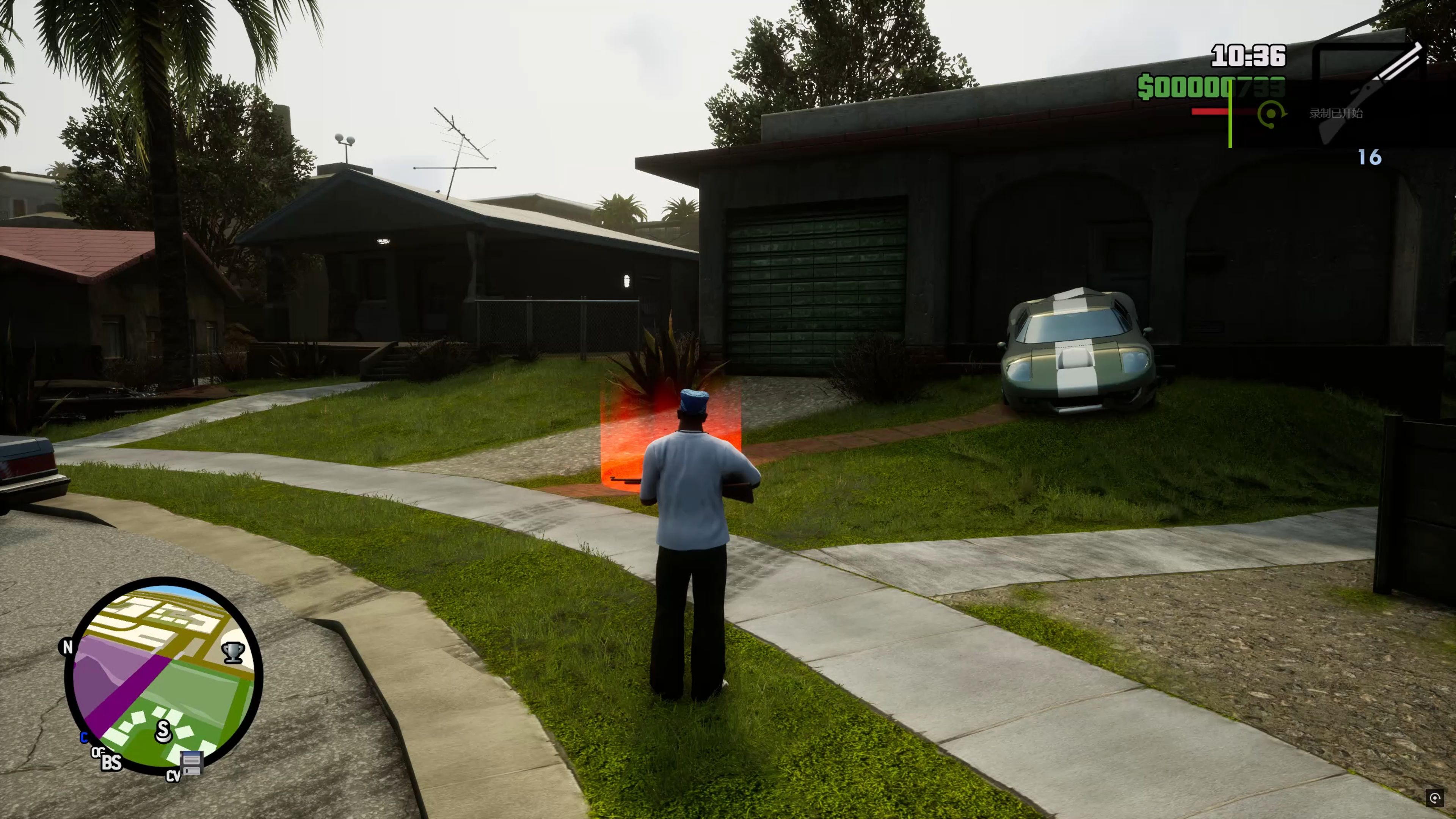Click the blue C blip on minimap edge

(84, 737)
